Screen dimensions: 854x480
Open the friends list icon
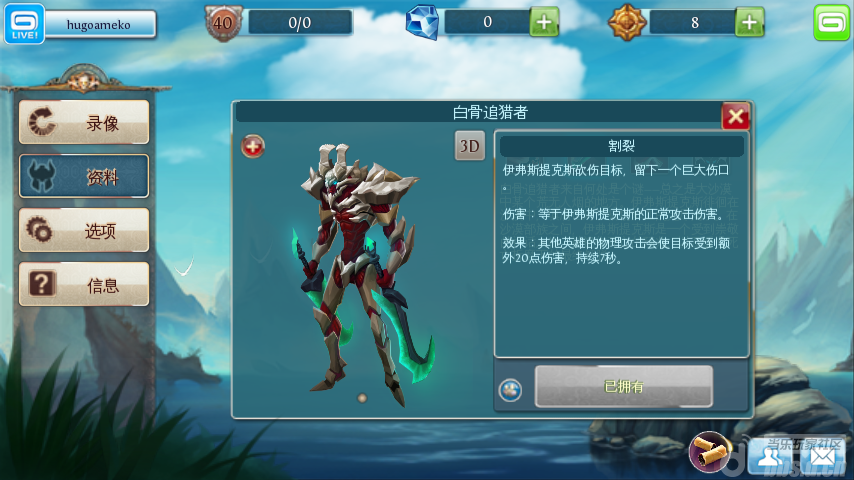[768, 455]
